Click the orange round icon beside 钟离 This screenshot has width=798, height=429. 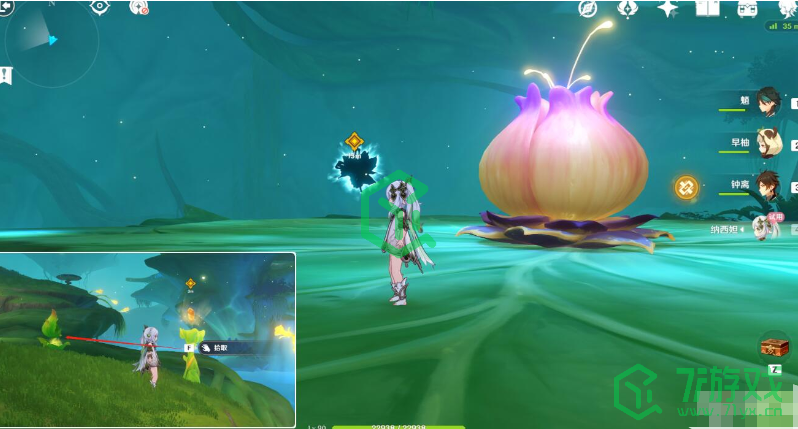pyautogui.click(x=686, y=186)
